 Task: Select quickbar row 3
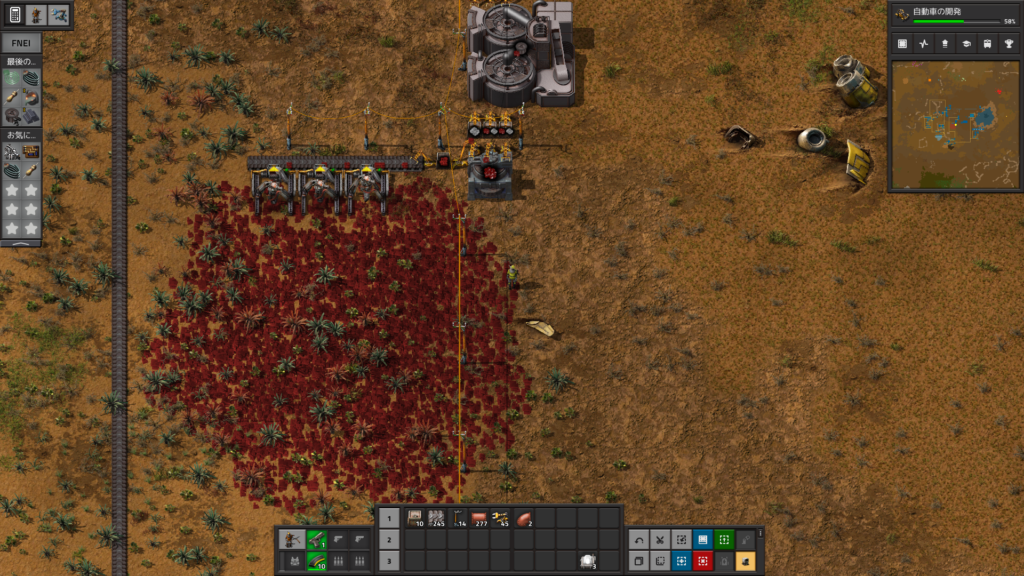pyautogui.click(x=390, y=561)
